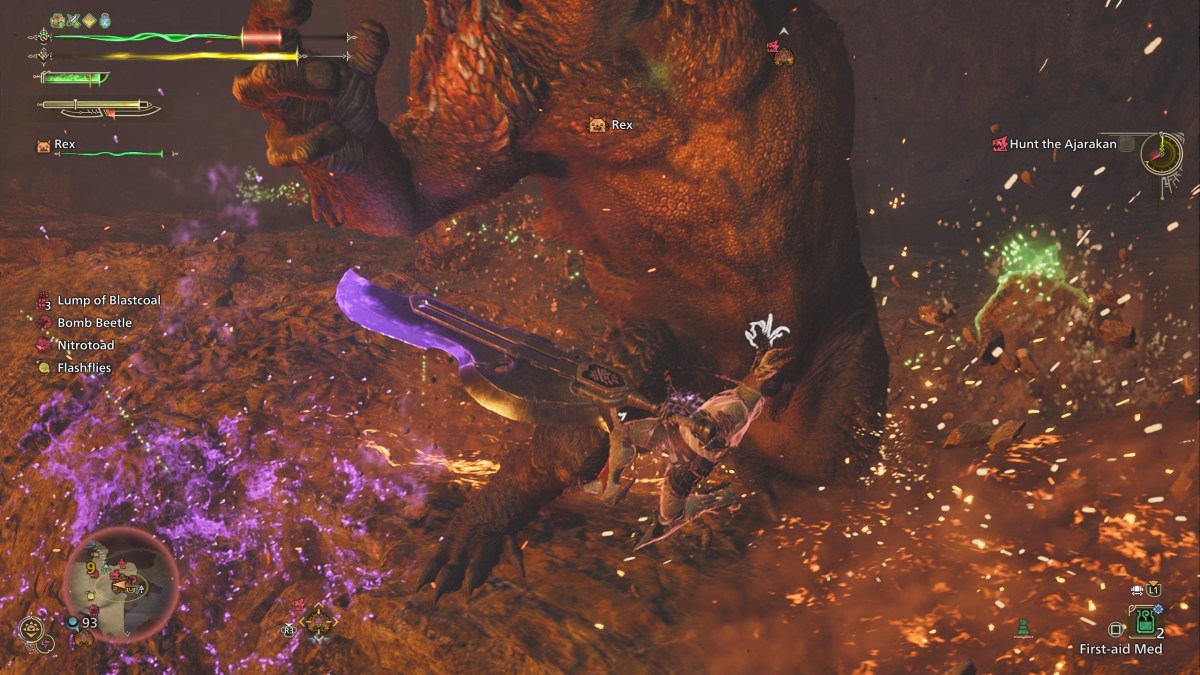Open the sun emblem time indicator
This screenshot has width=1200, height=675.
click(x=32, y=630)
